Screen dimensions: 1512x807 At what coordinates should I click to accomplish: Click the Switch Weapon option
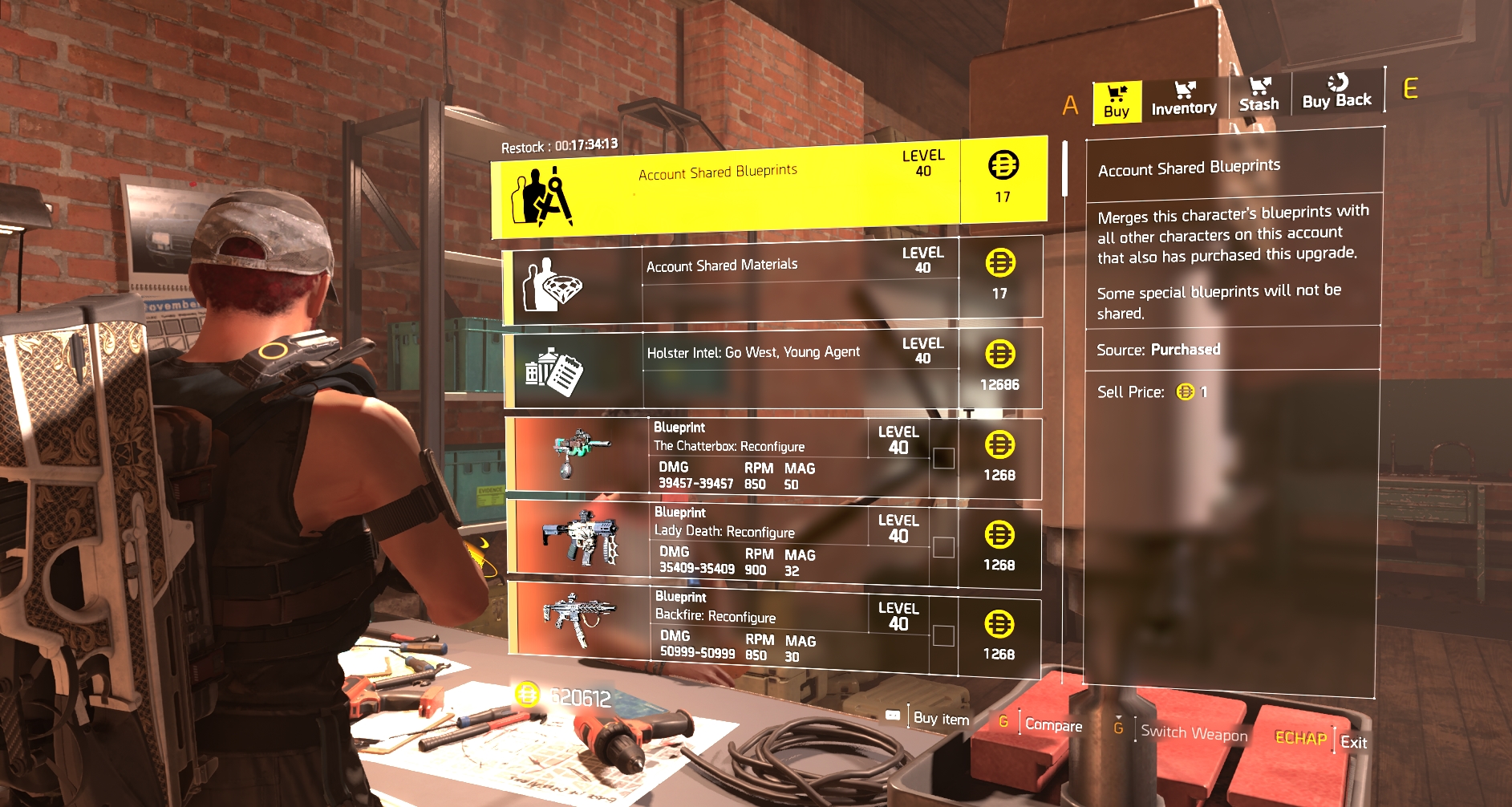1194,732
